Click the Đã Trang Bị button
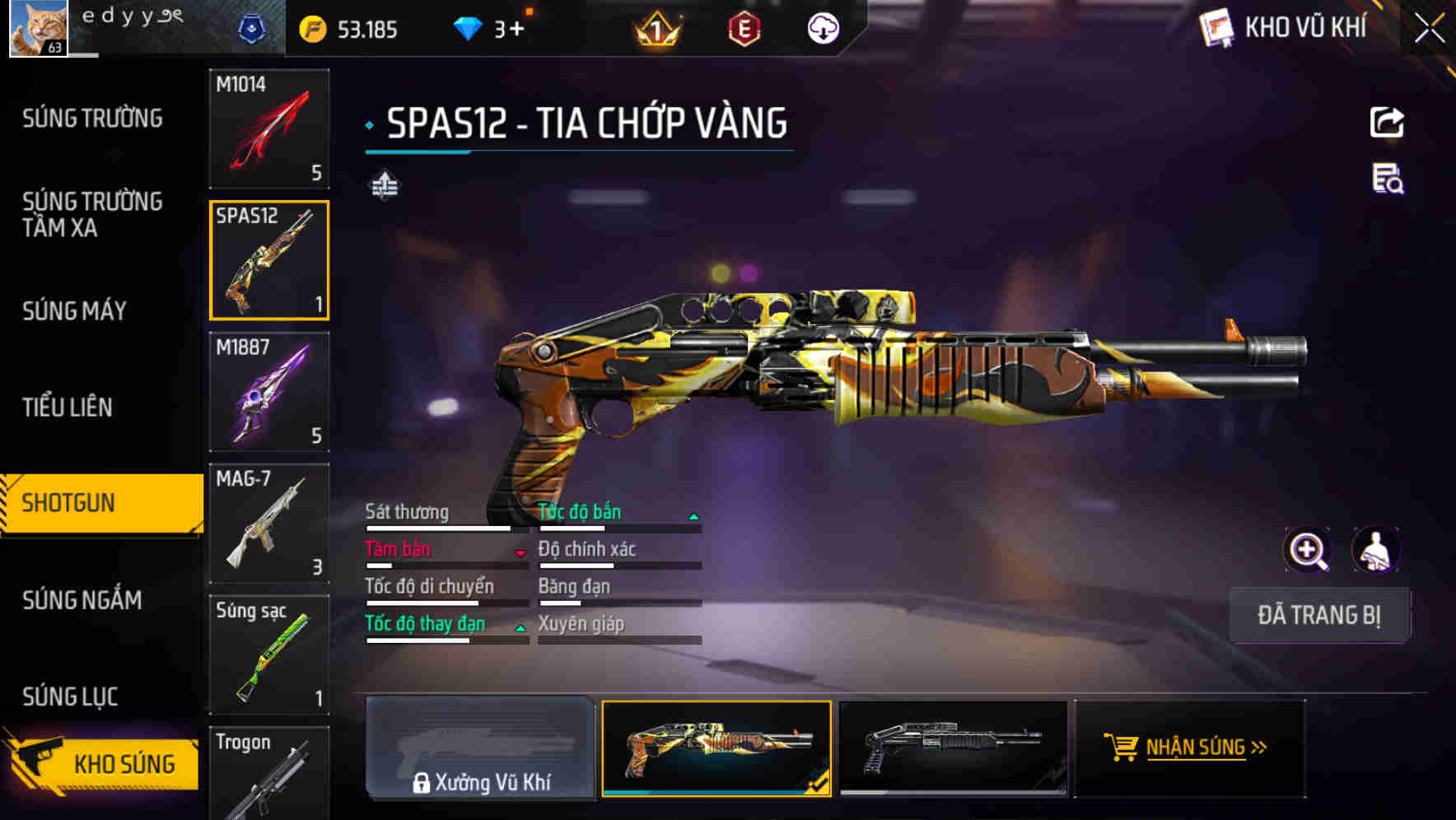 pyautogui.click(x=1318, y=615)
